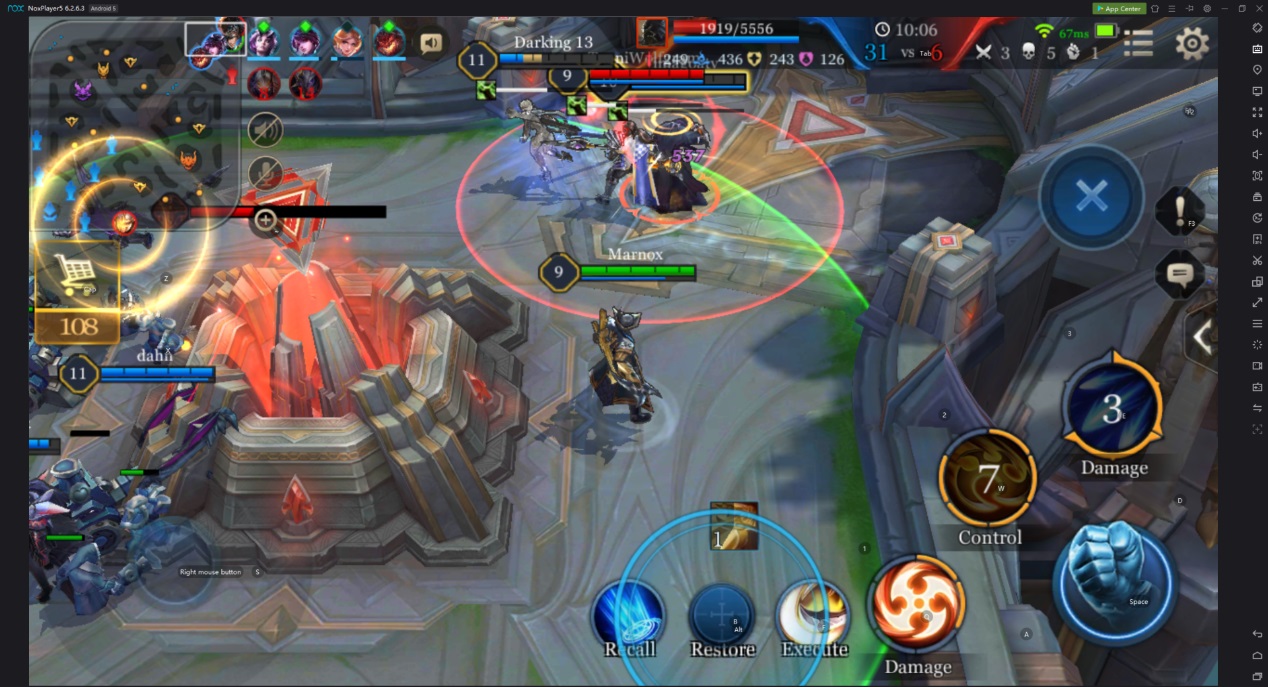Toggle the muted microphone icon
Viewport: 1268px width, 687px height.
(265, 173)
